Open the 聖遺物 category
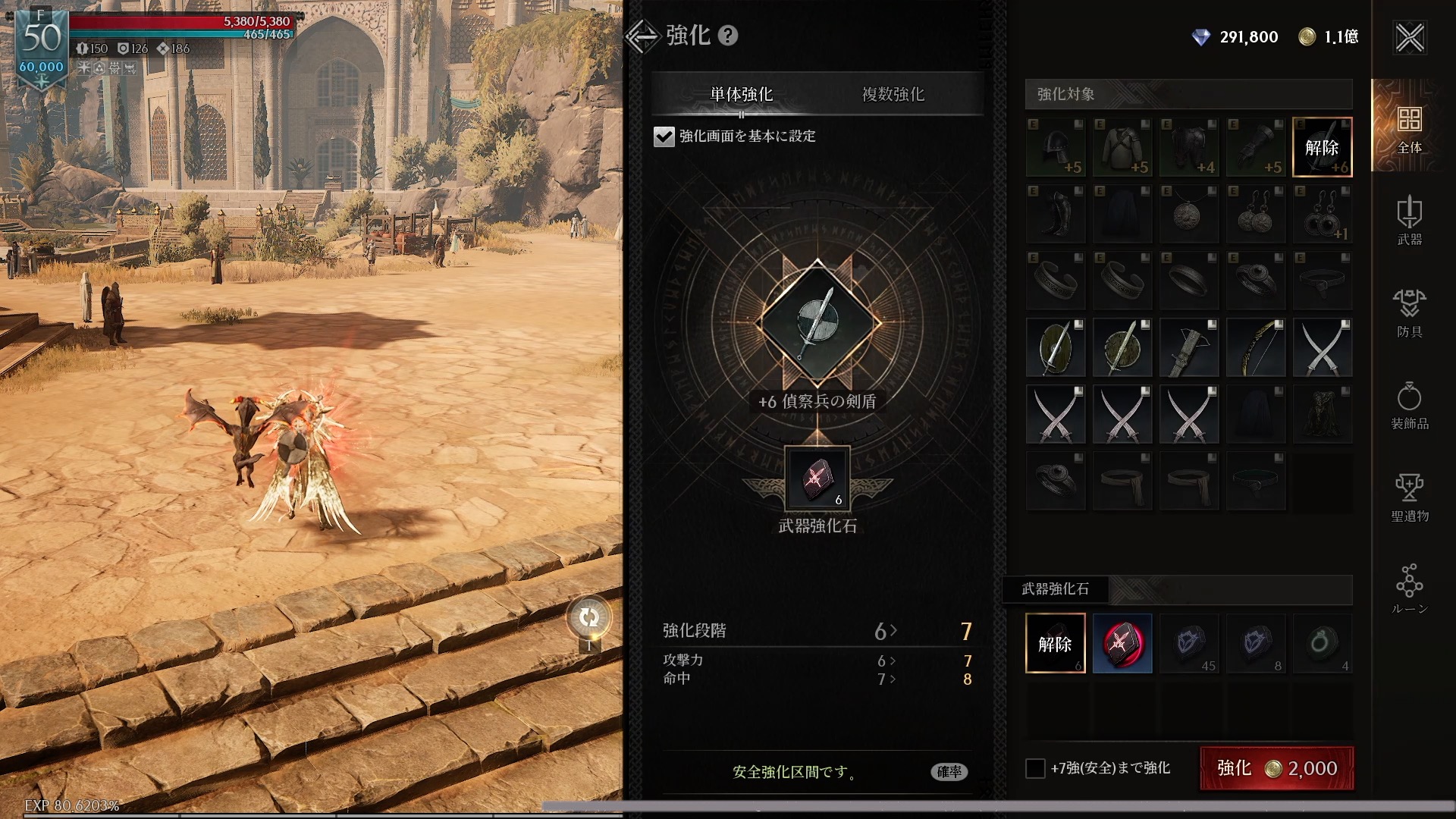The width and height of the screenshot is (1456, 819). coord(1409,497)
